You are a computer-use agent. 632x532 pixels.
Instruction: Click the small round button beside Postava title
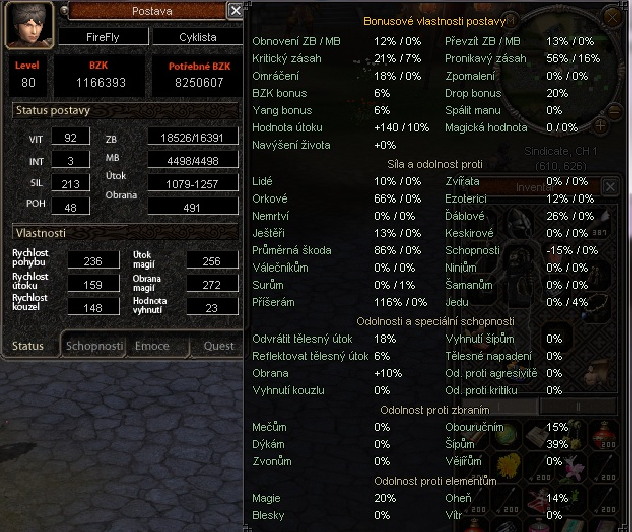click(x=64, y=10)
